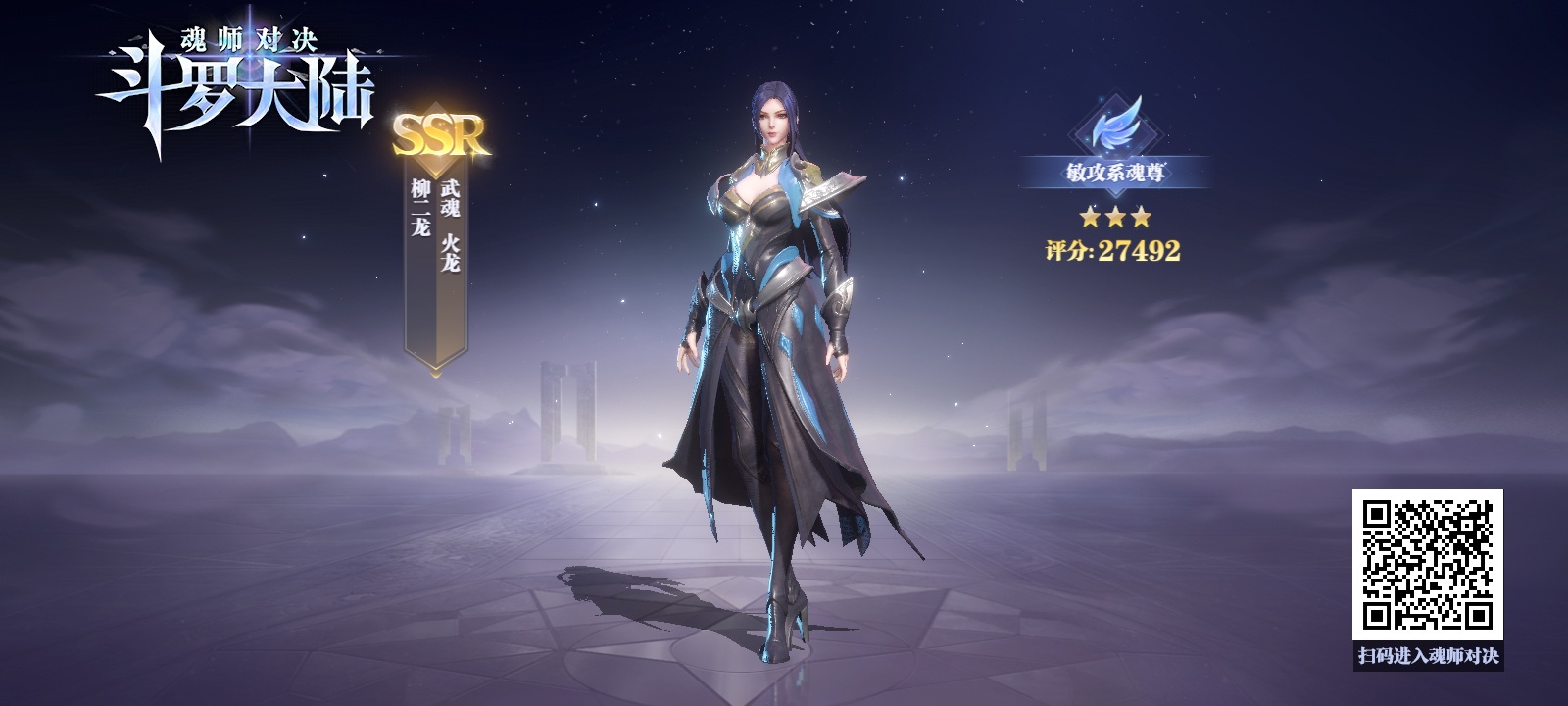The height and width of the screenshot is (706, 1568).
Task: Click the QR code to enter Soul Master Duel
Action: [x=1428, y=565]
